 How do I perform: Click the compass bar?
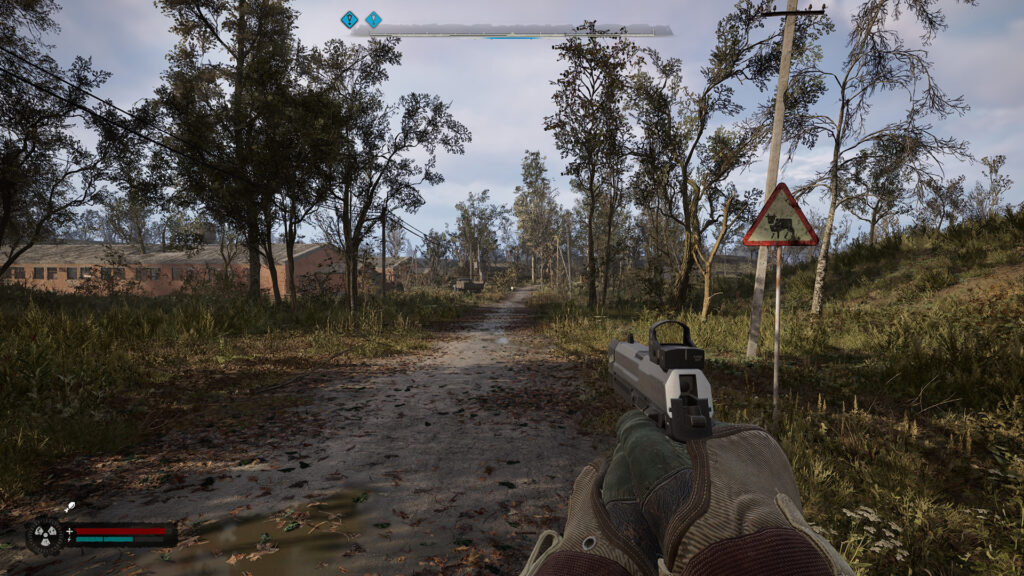511,31
